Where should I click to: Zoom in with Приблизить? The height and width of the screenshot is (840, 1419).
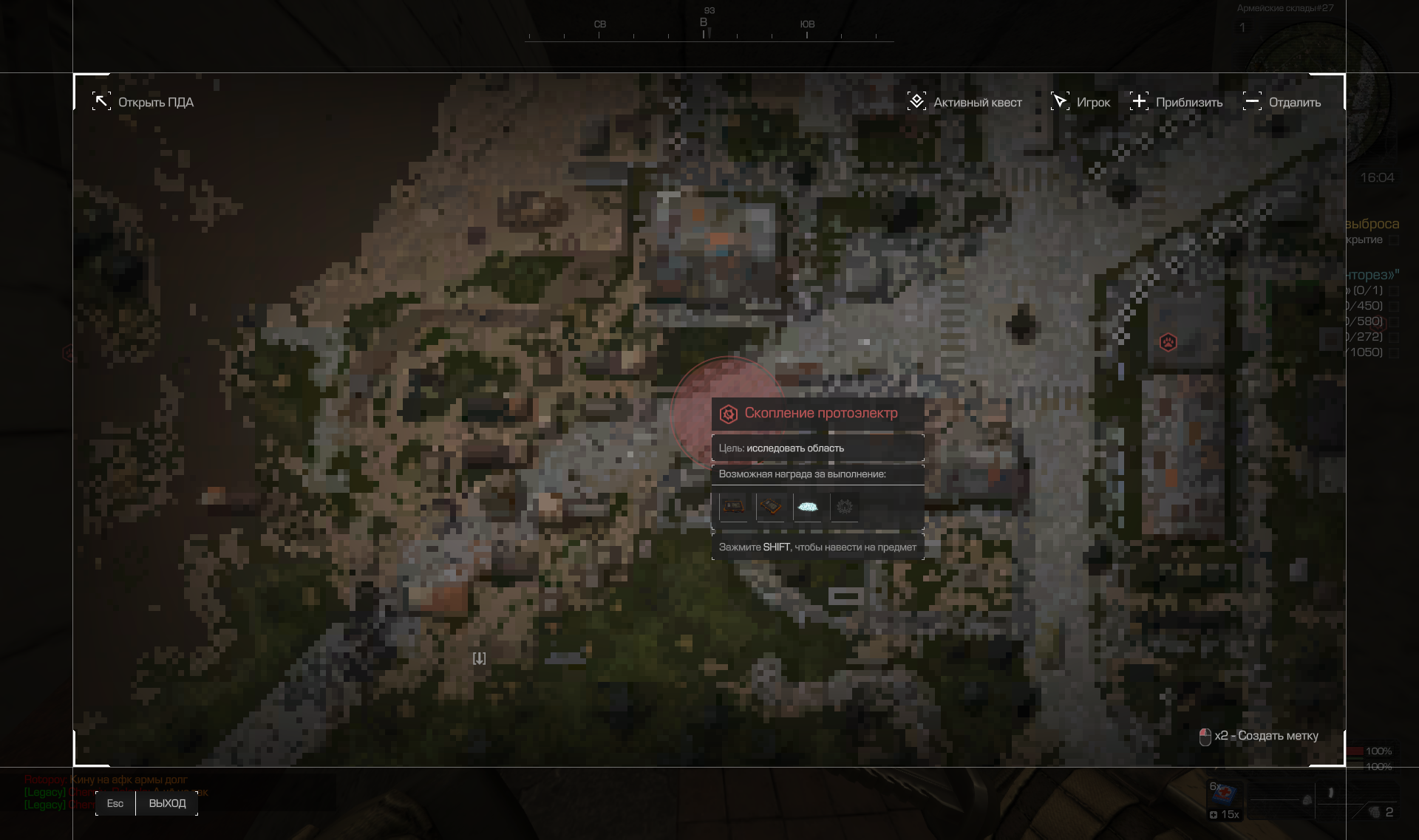coord(1176,102)
